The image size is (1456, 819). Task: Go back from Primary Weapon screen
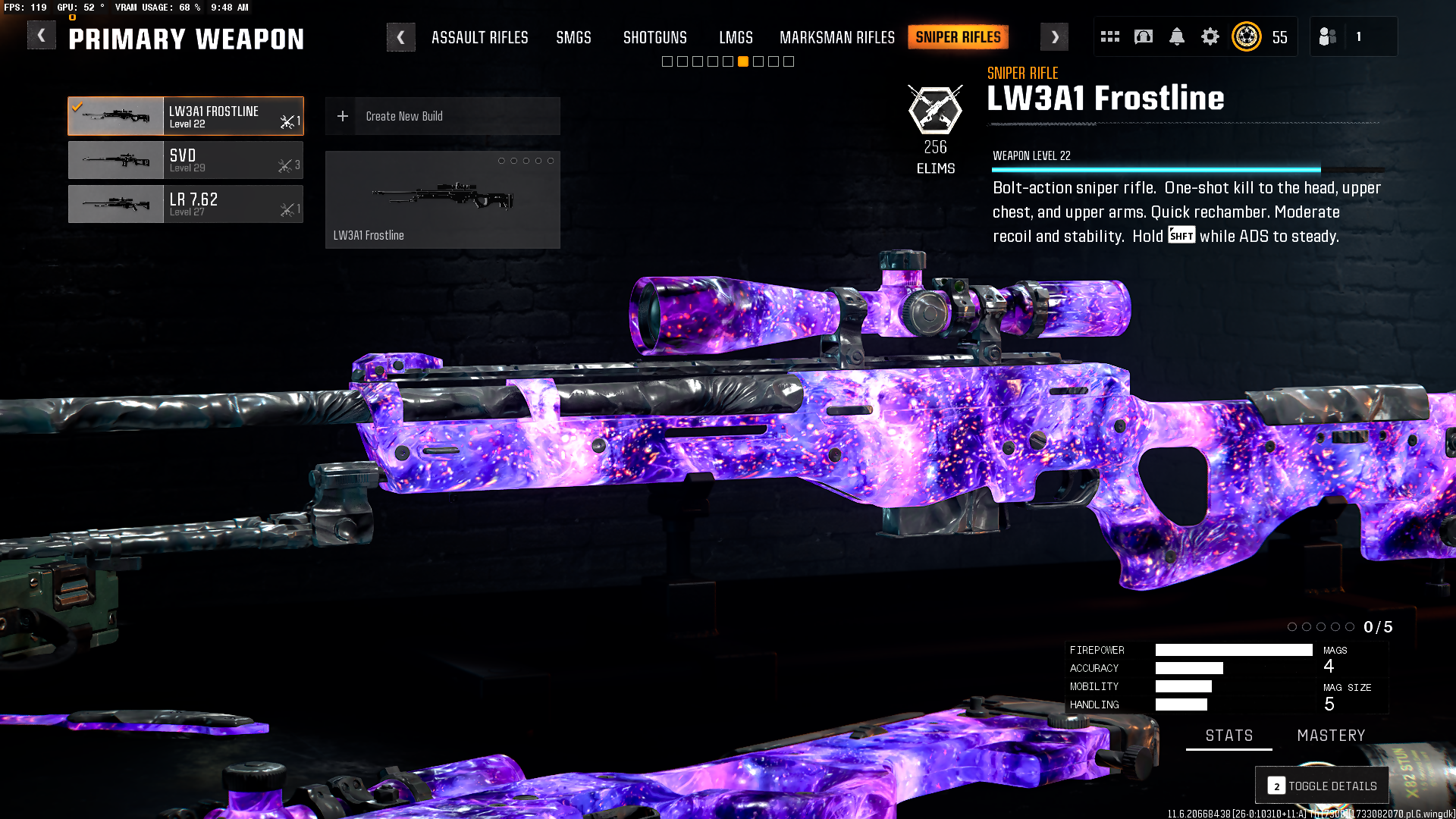point(42,36)
